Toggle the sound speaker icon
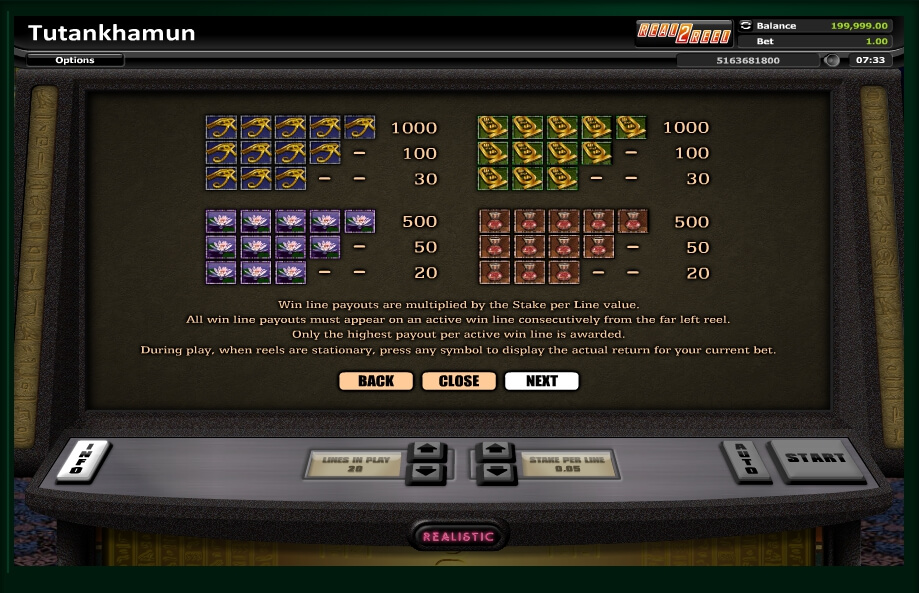 pyautogui.click(x=831, y=60)
